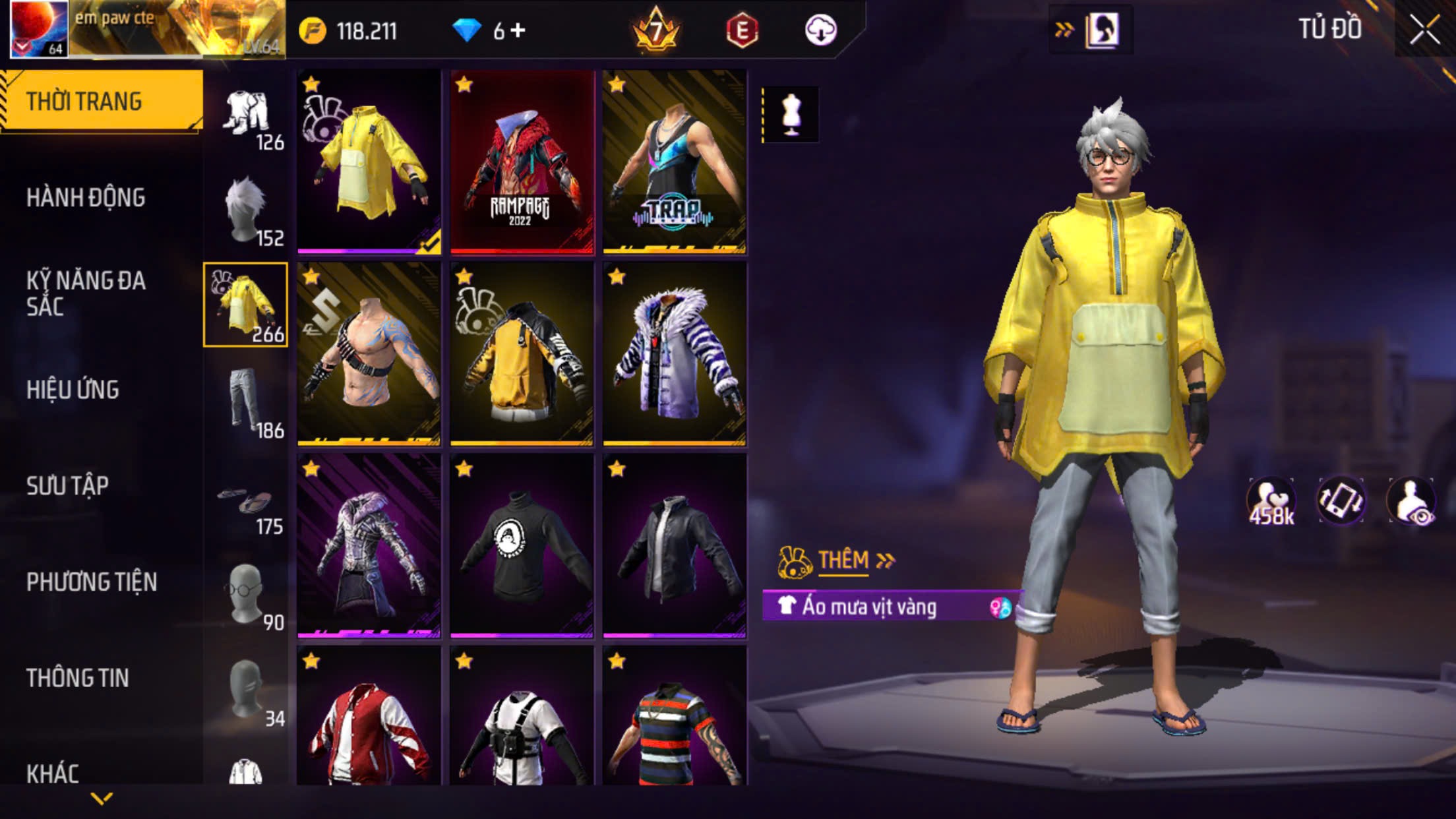
Task: Open the mannequin outfit preset icon
Action: tap(791, 115)
